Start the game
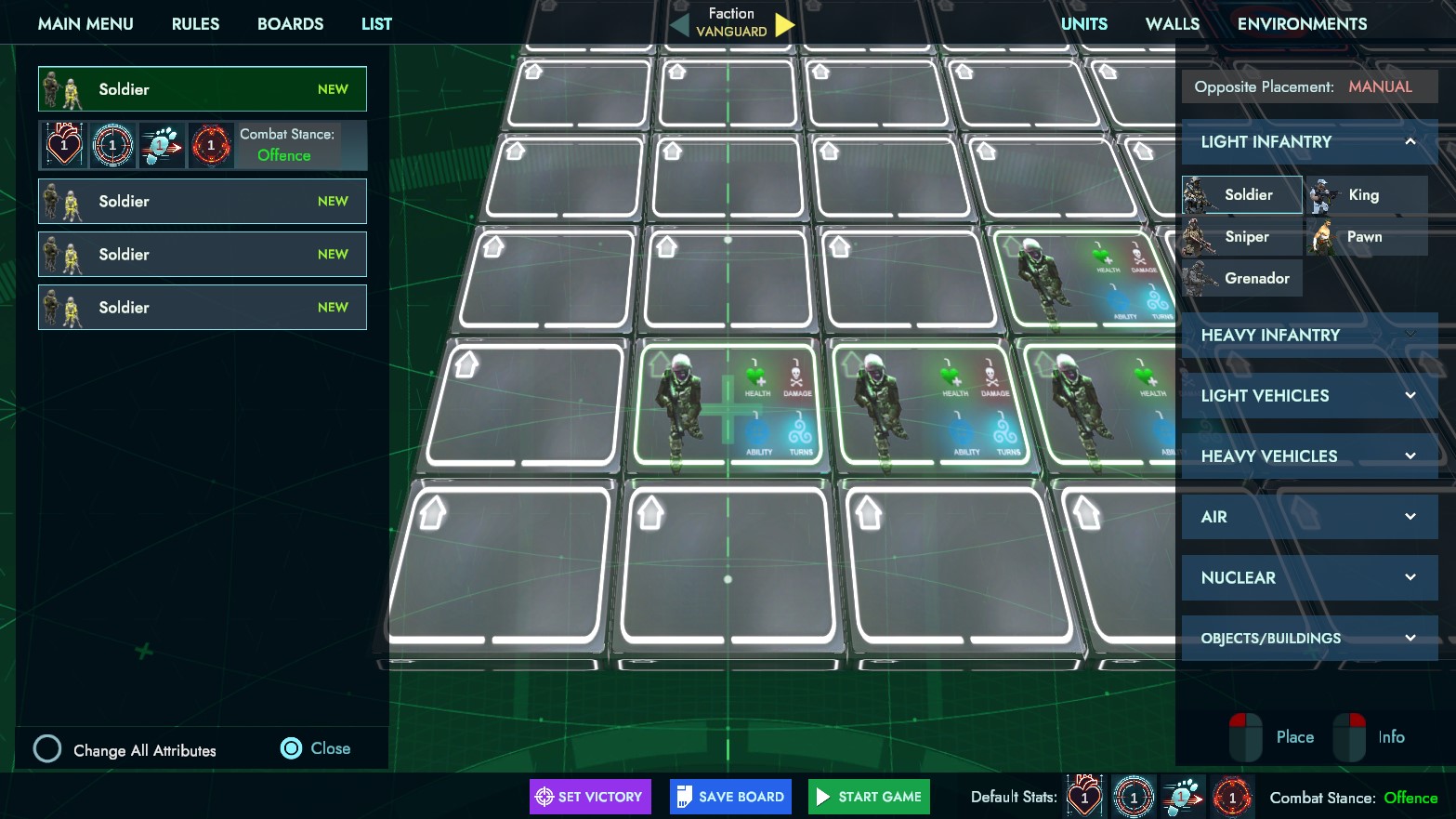 869,797
